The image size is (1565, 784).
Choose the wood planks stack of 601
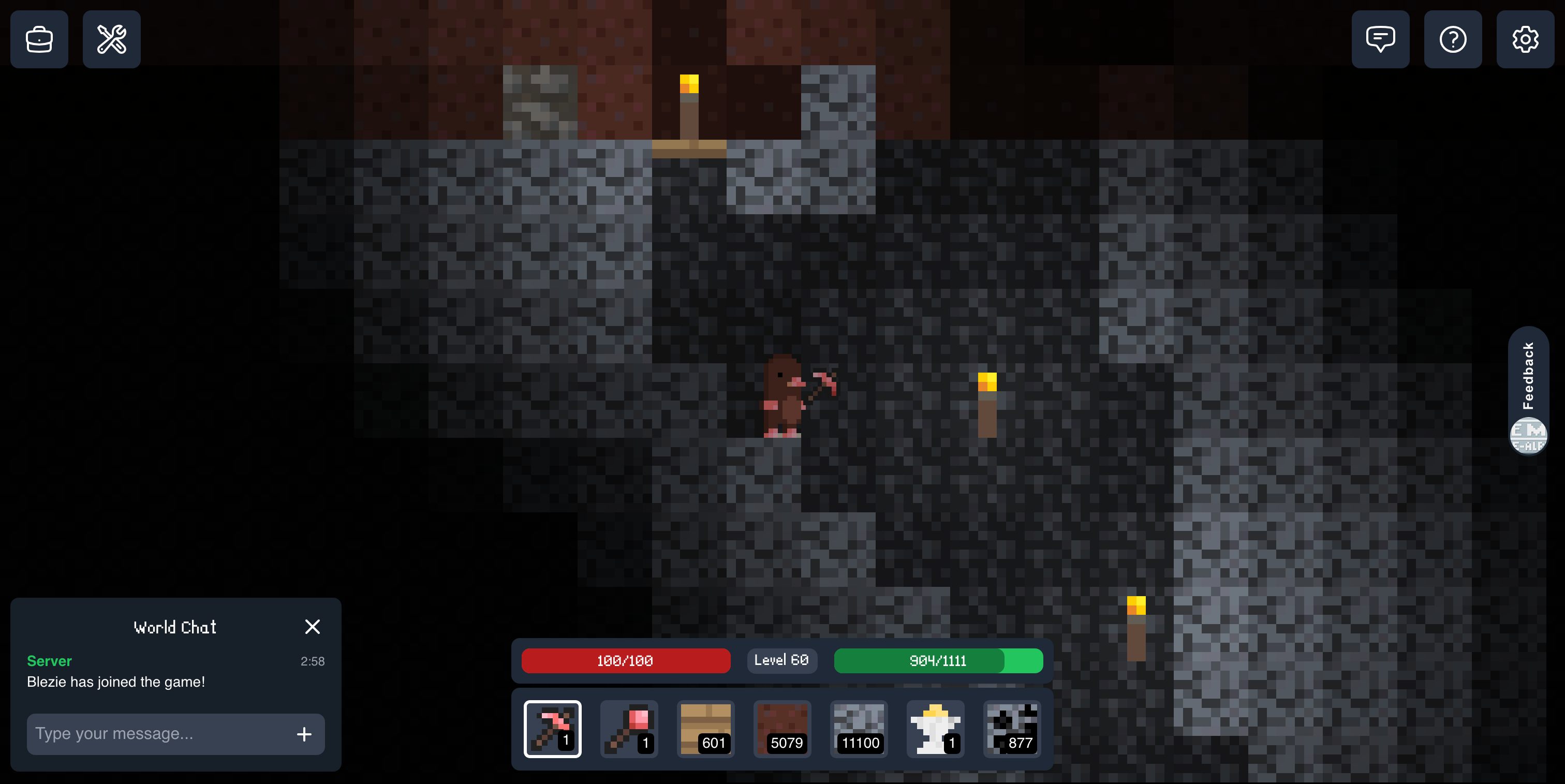pyautogui.click(x=705, y=729)
